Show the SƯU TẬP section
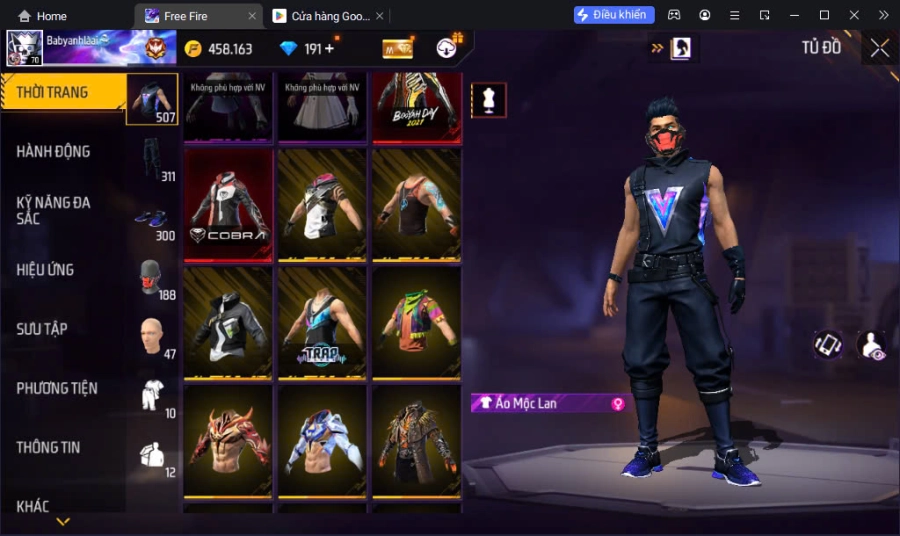Screen dimensions: 900x536 tap(43, 329)
